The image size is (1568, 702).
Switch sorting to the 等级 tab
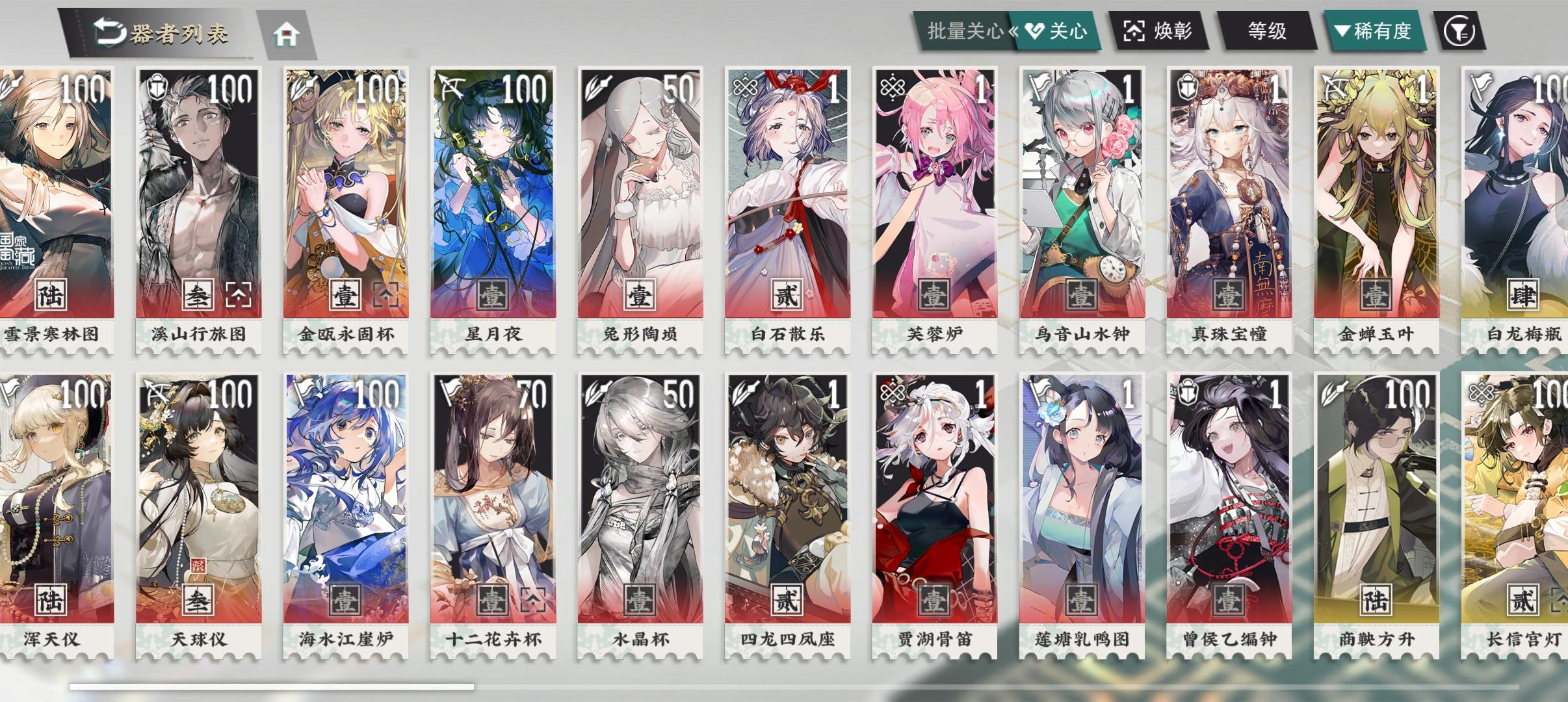[x=1268, y=30]
